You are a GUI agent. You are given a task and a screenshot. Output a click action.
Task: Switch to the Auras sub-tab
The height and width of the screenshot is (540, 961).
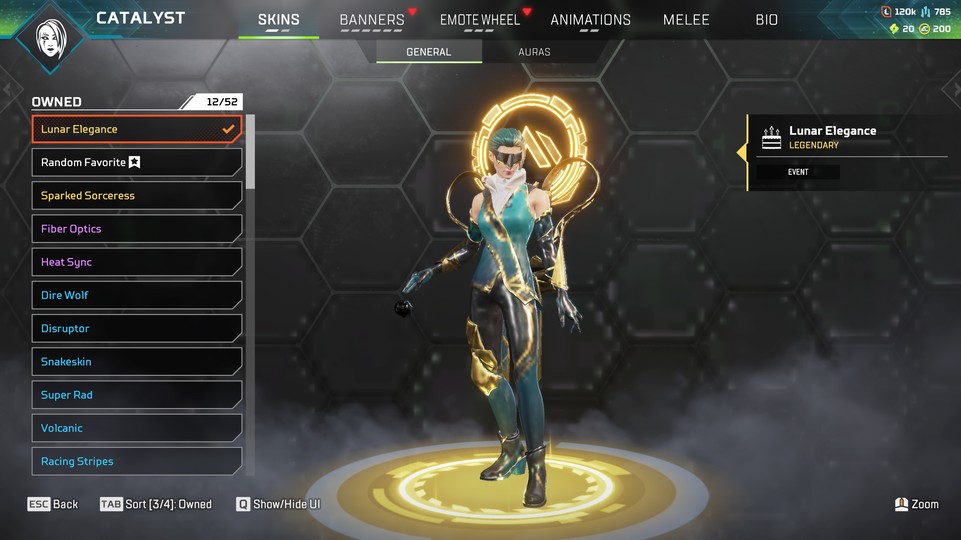point(534,52)
